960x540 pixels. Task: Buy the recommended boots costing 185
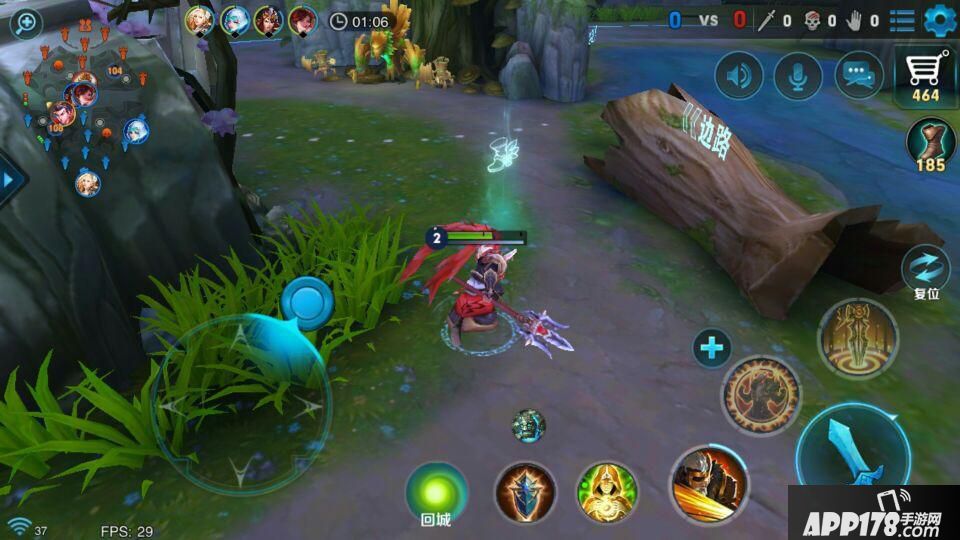931,146
